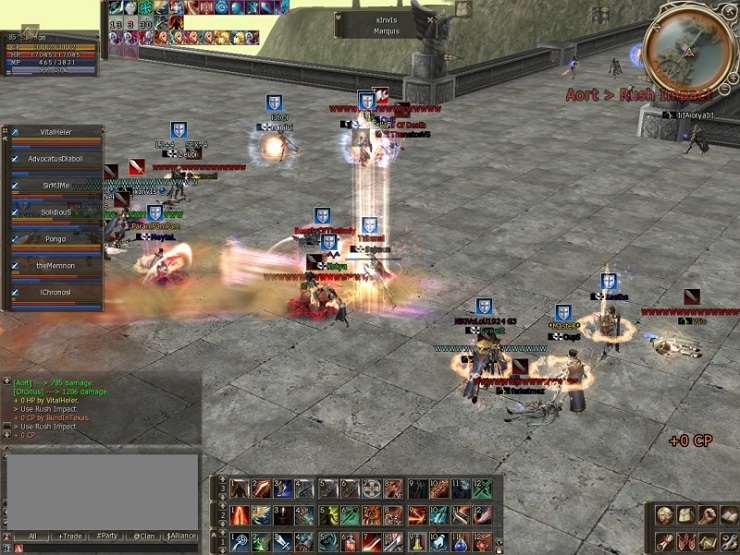
Task: Select SolidiouS from the party frame
Action: [x=57, y=213]
